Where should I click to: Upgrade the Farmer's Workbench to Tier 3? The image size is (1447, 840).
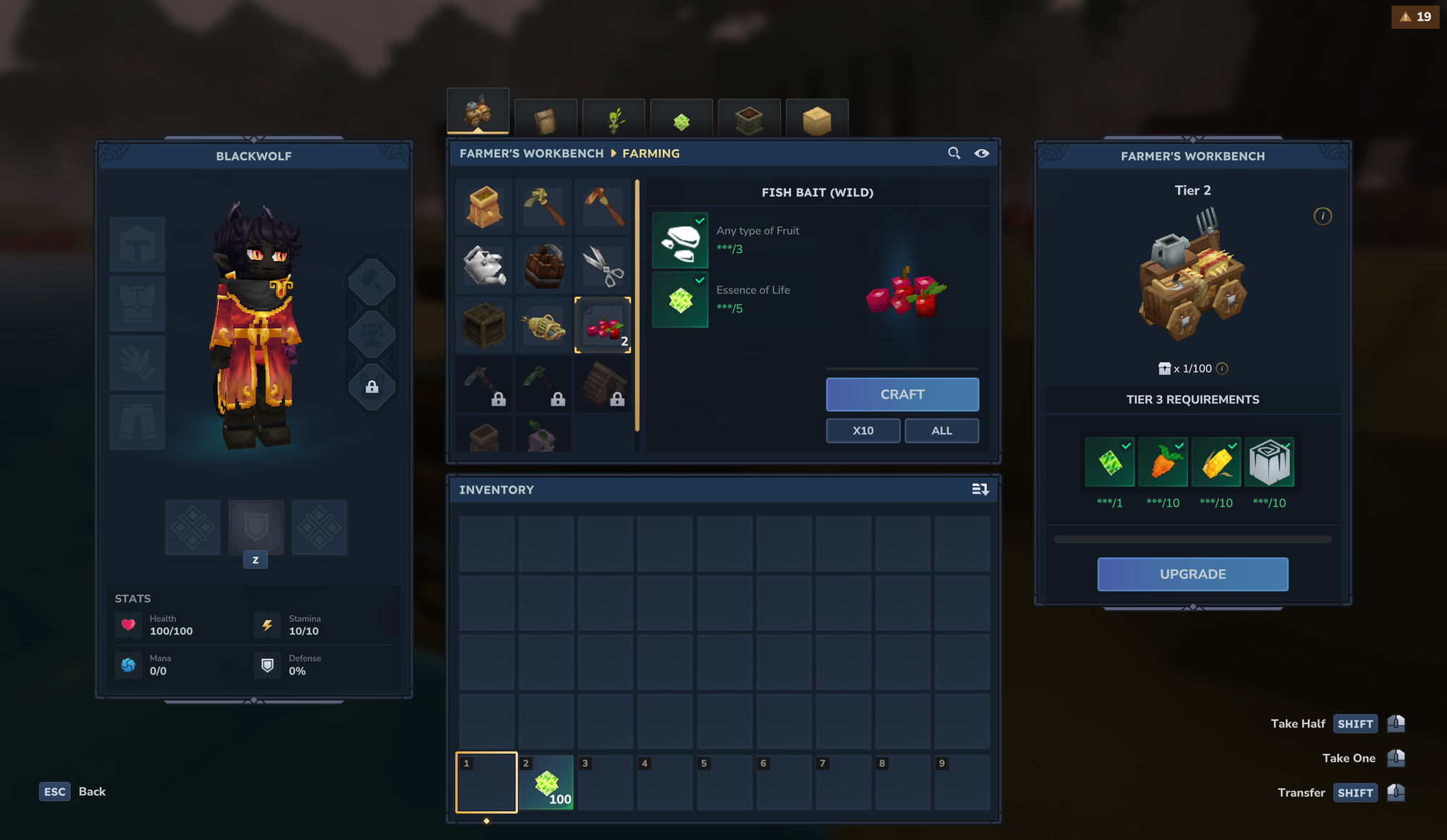pyautogui.click(x=1192, y=574)
